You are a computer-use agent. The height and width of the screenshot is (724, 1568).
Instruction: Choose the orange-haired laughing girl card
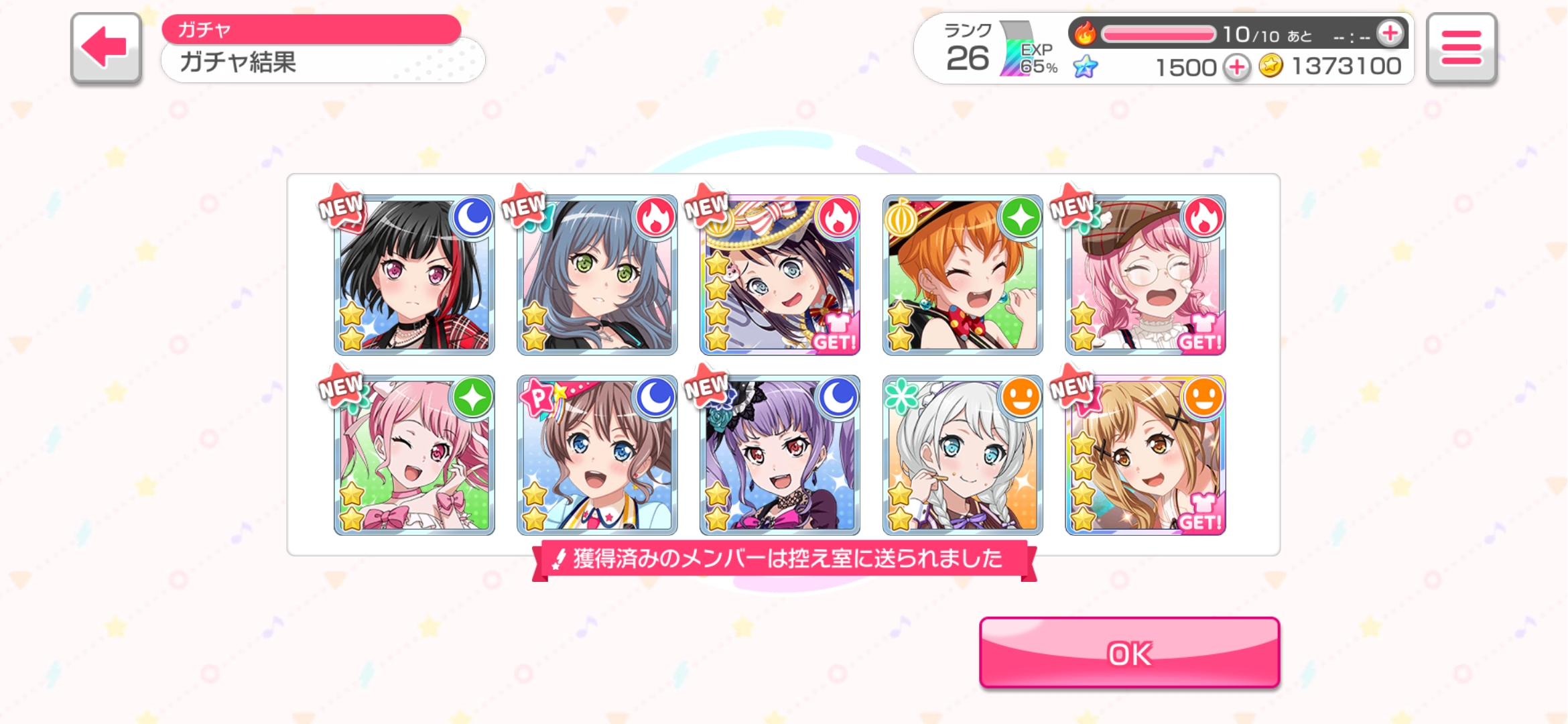point(963,276)
